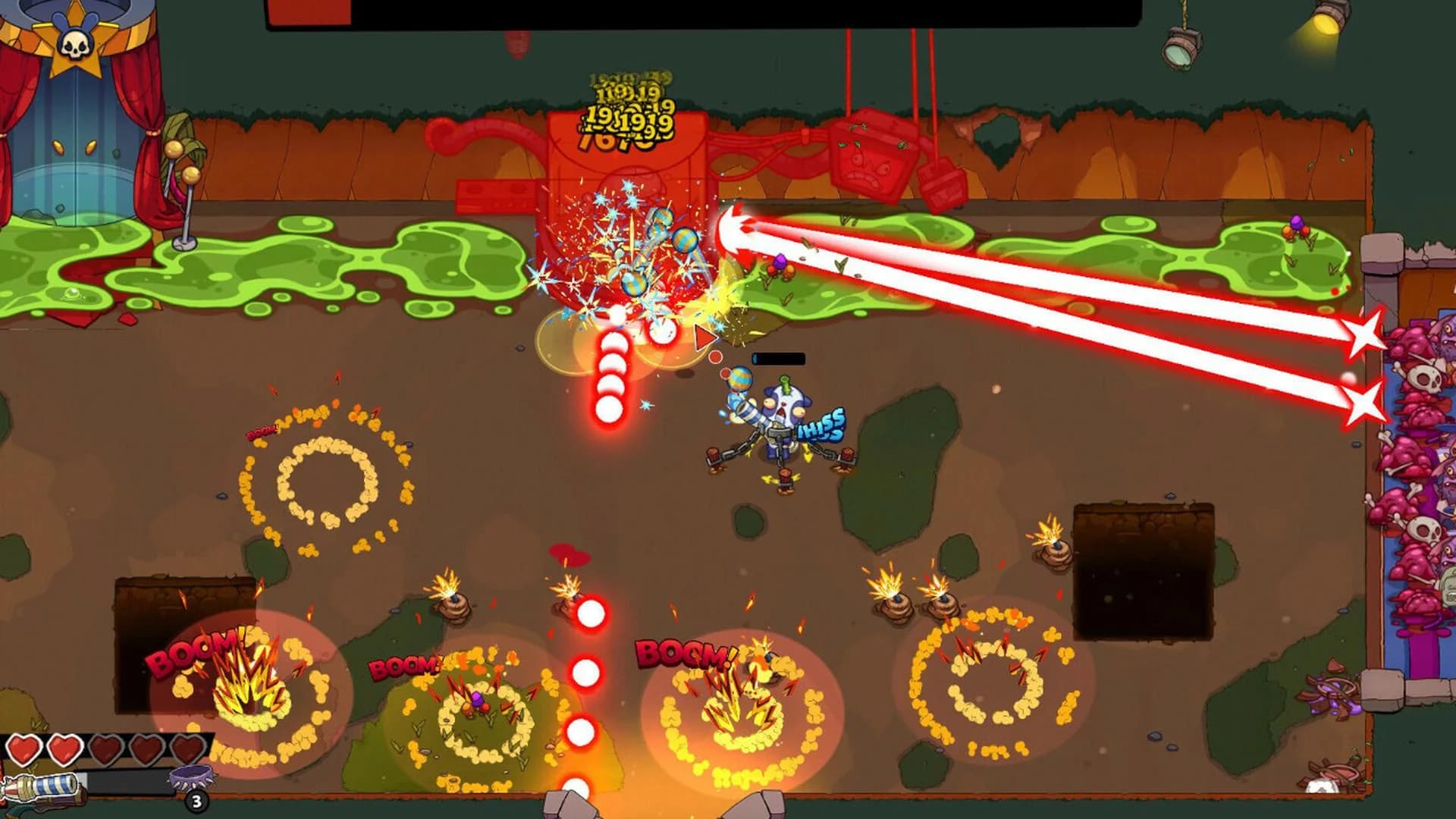Screen dimensions: 1456x819
Task: Click the small enemy health bar above the clown
Action: (780, 356)
